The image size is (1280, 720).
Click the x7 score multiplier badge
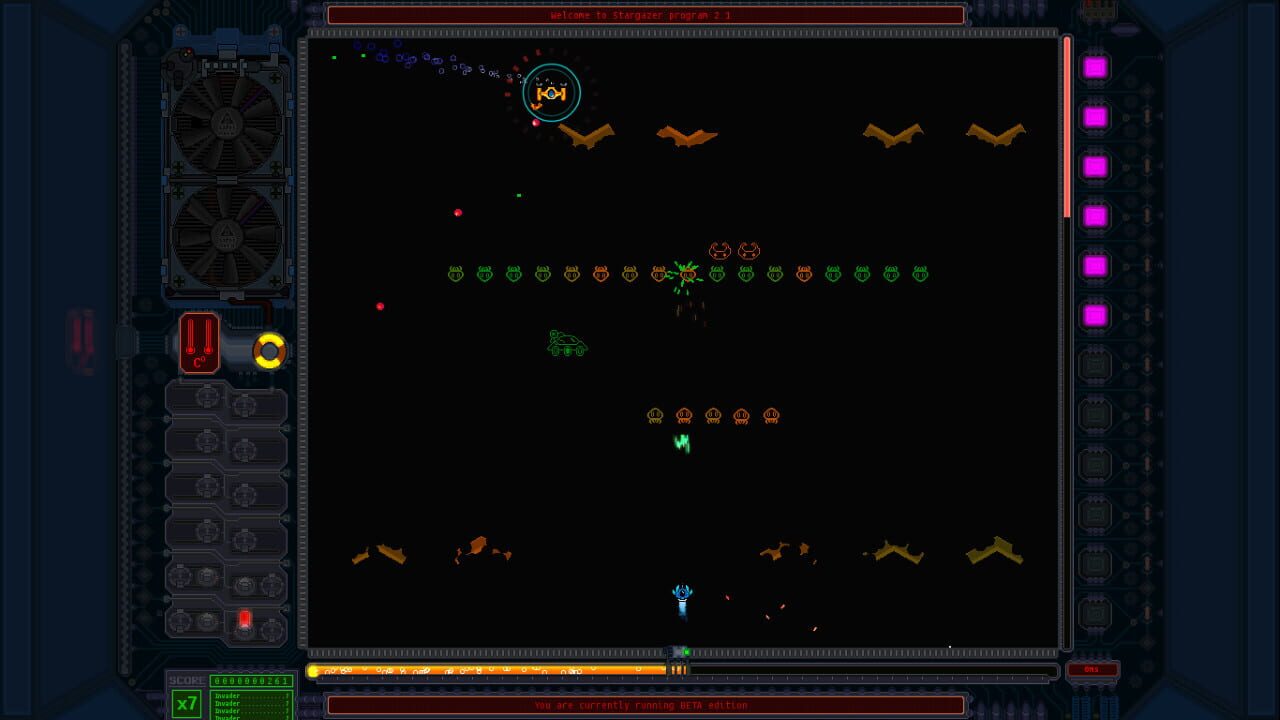point(185,706)
